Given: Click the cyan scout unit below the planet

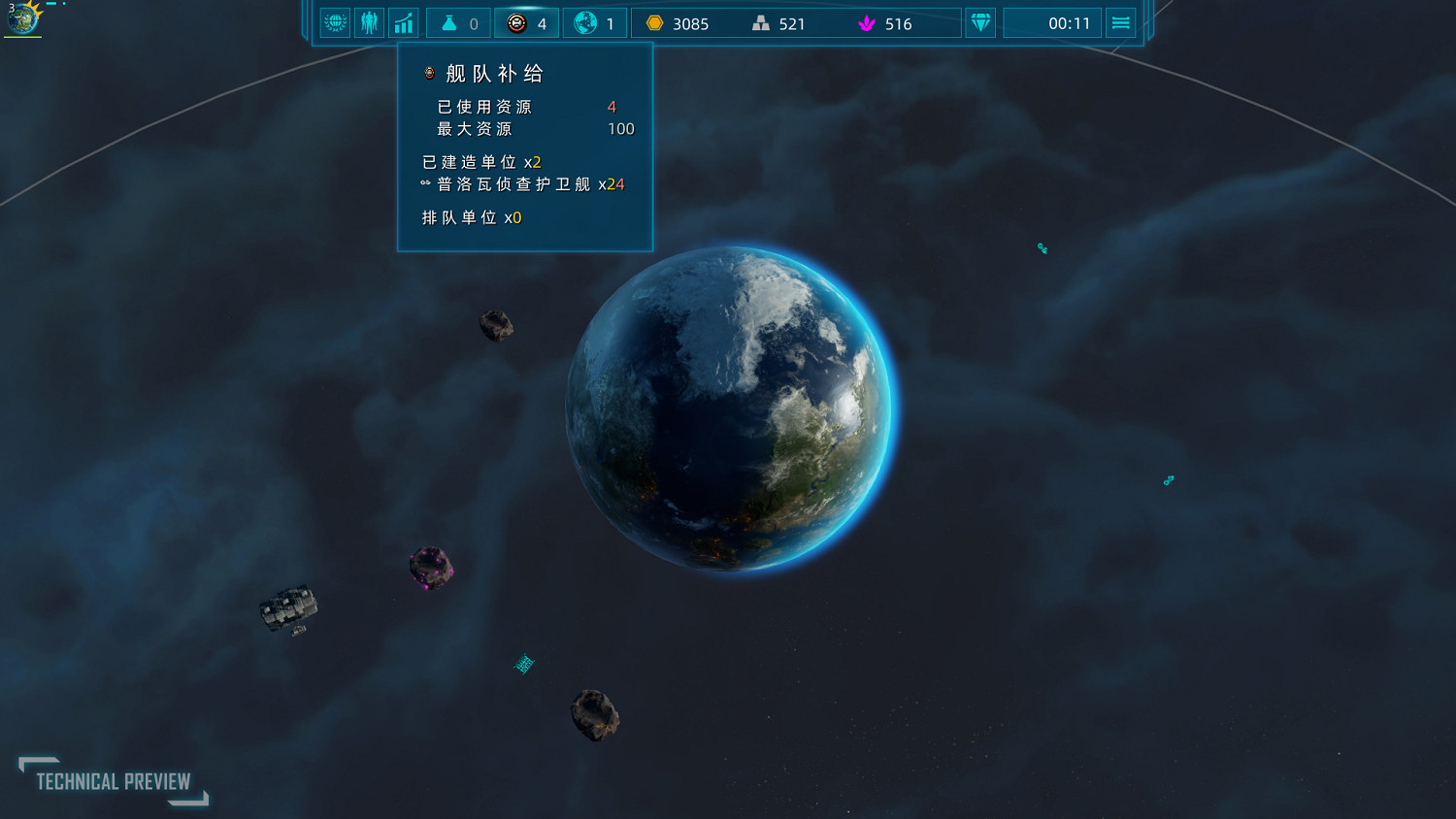Looking at the screenshot, I should point(523,664).
